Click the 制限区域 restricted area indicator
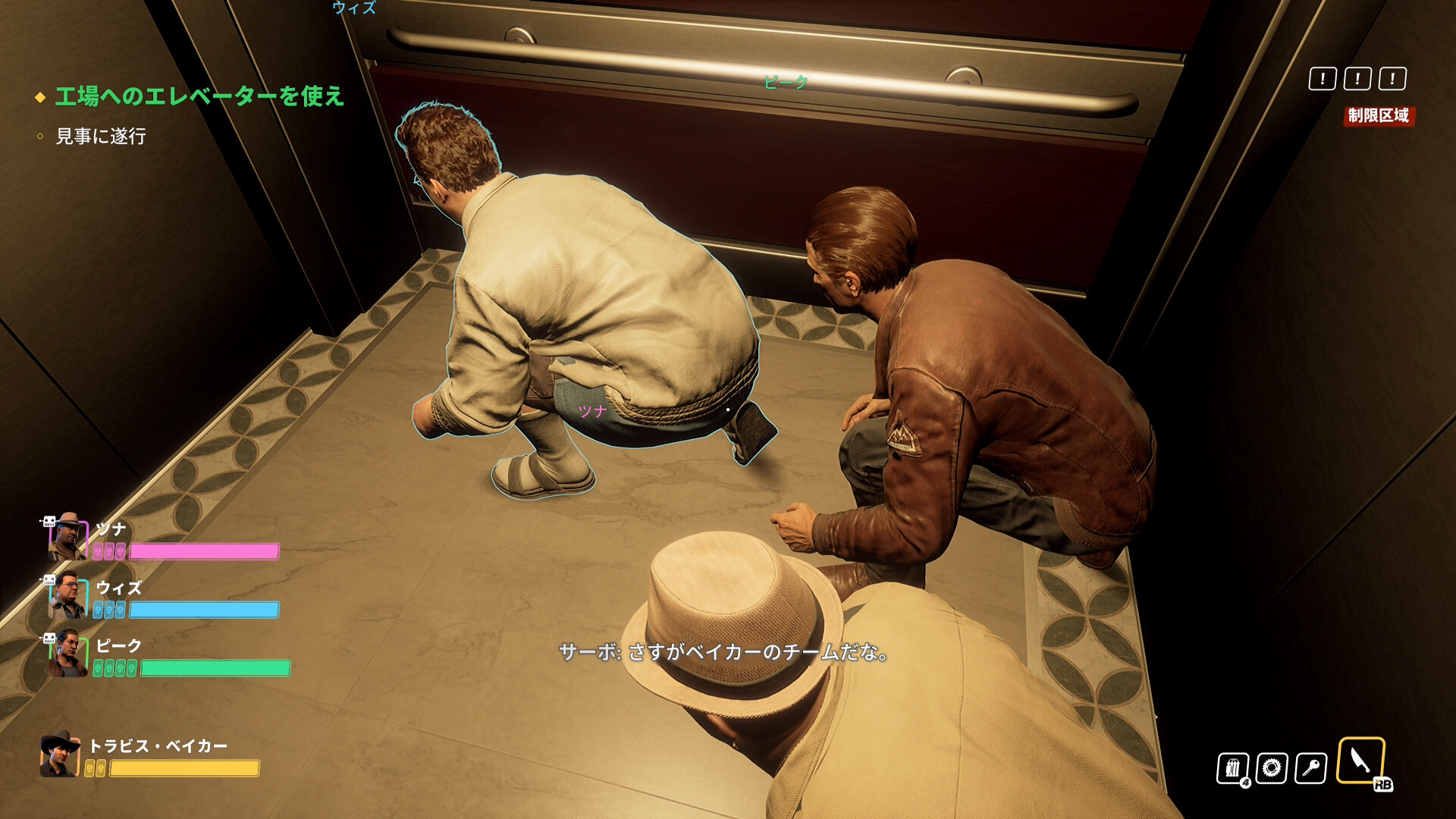This screenshot has height=819, width=1456. [1378, 115]
